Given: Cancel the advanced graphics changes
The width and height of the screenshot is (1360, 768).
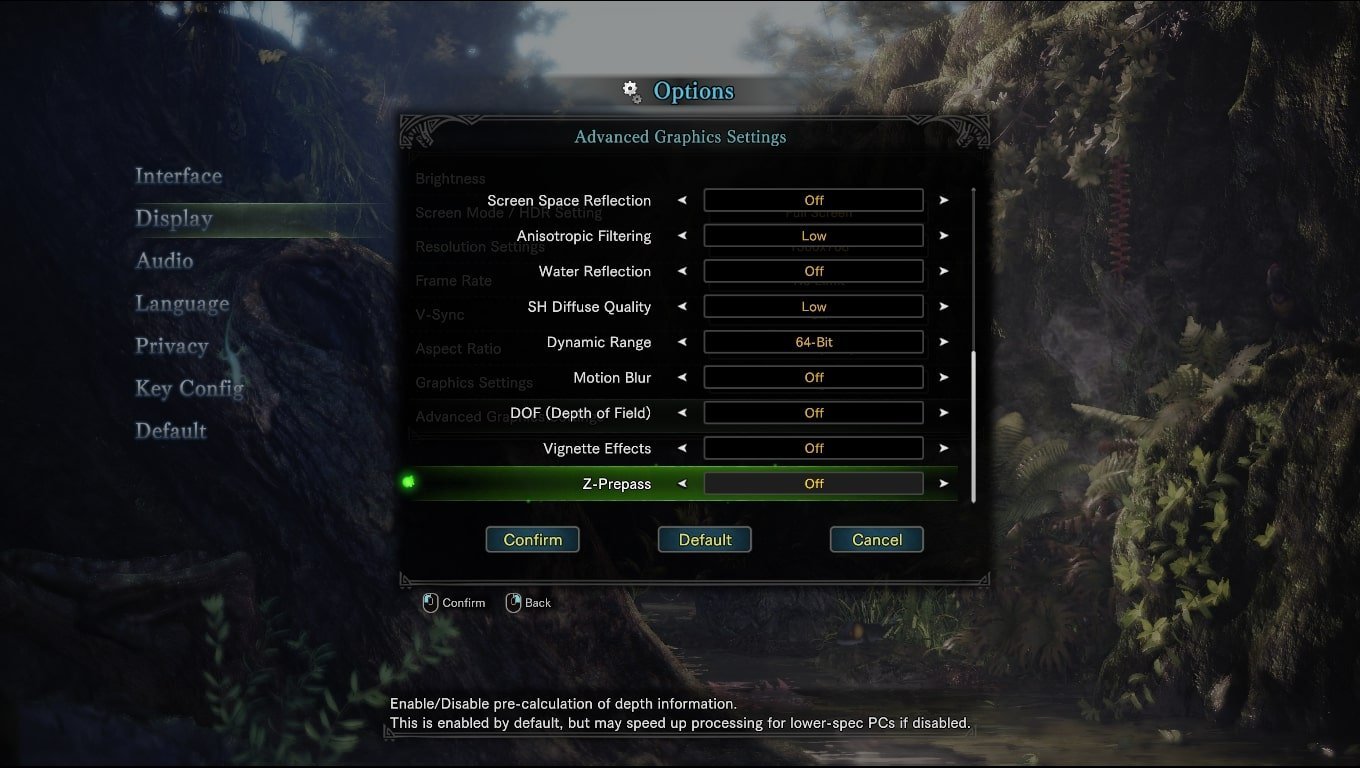Looking at the screenshot, I should [877, 540].
